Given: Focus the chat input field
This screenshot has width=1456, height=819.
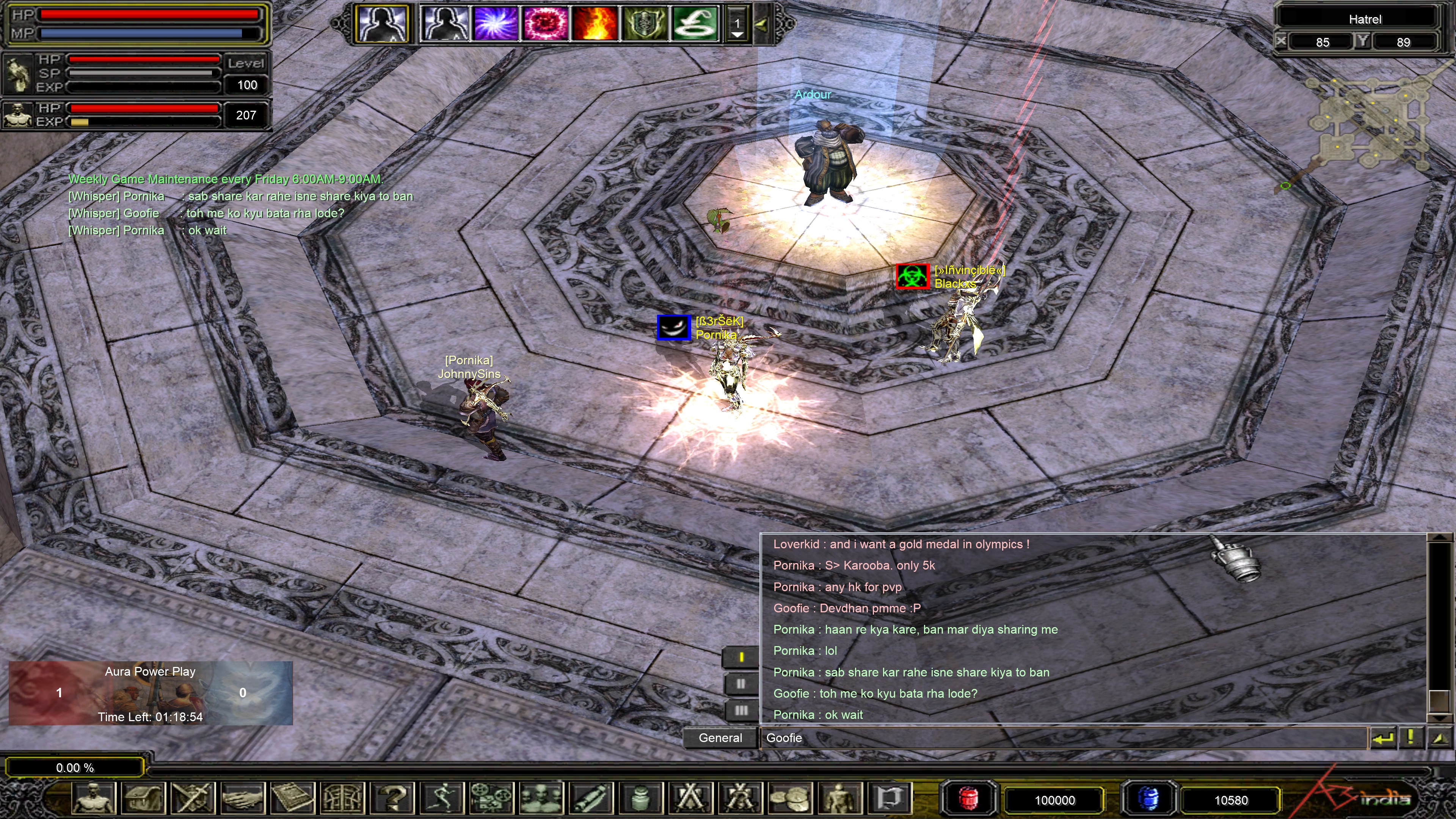Looking at the screenshot, I should tap(1062, 737).
